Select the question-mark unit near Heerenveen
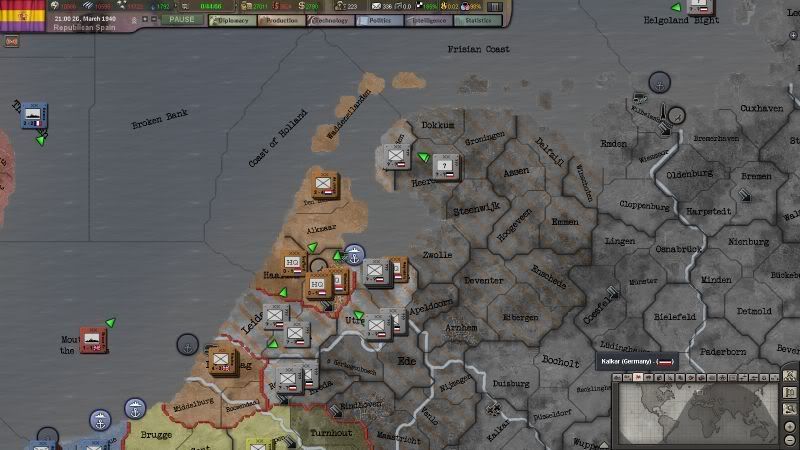800x450 pixels. tap(445, 166)
